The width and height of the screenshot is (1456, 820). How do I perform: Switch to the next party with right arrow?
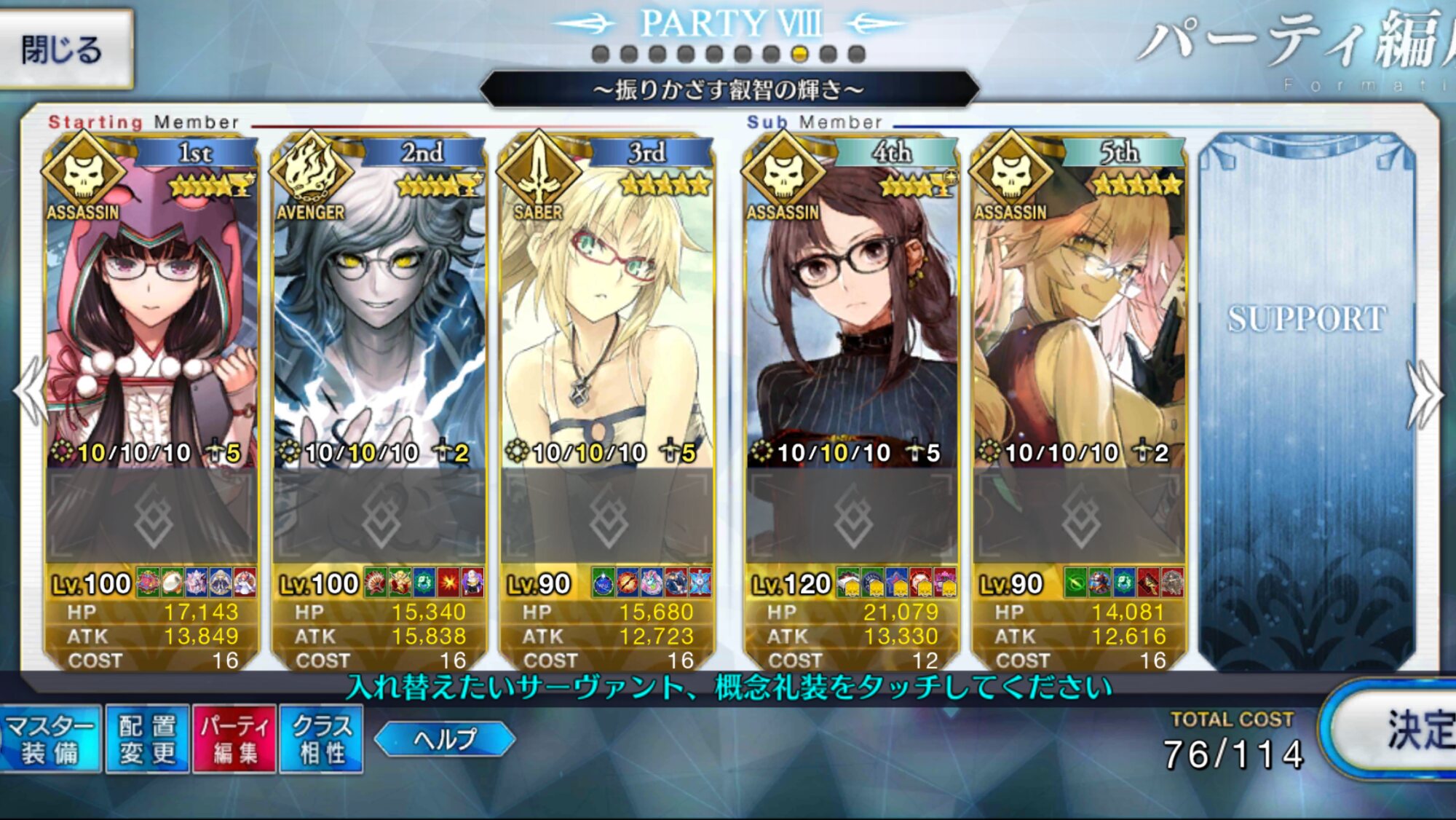[1425, 394]
